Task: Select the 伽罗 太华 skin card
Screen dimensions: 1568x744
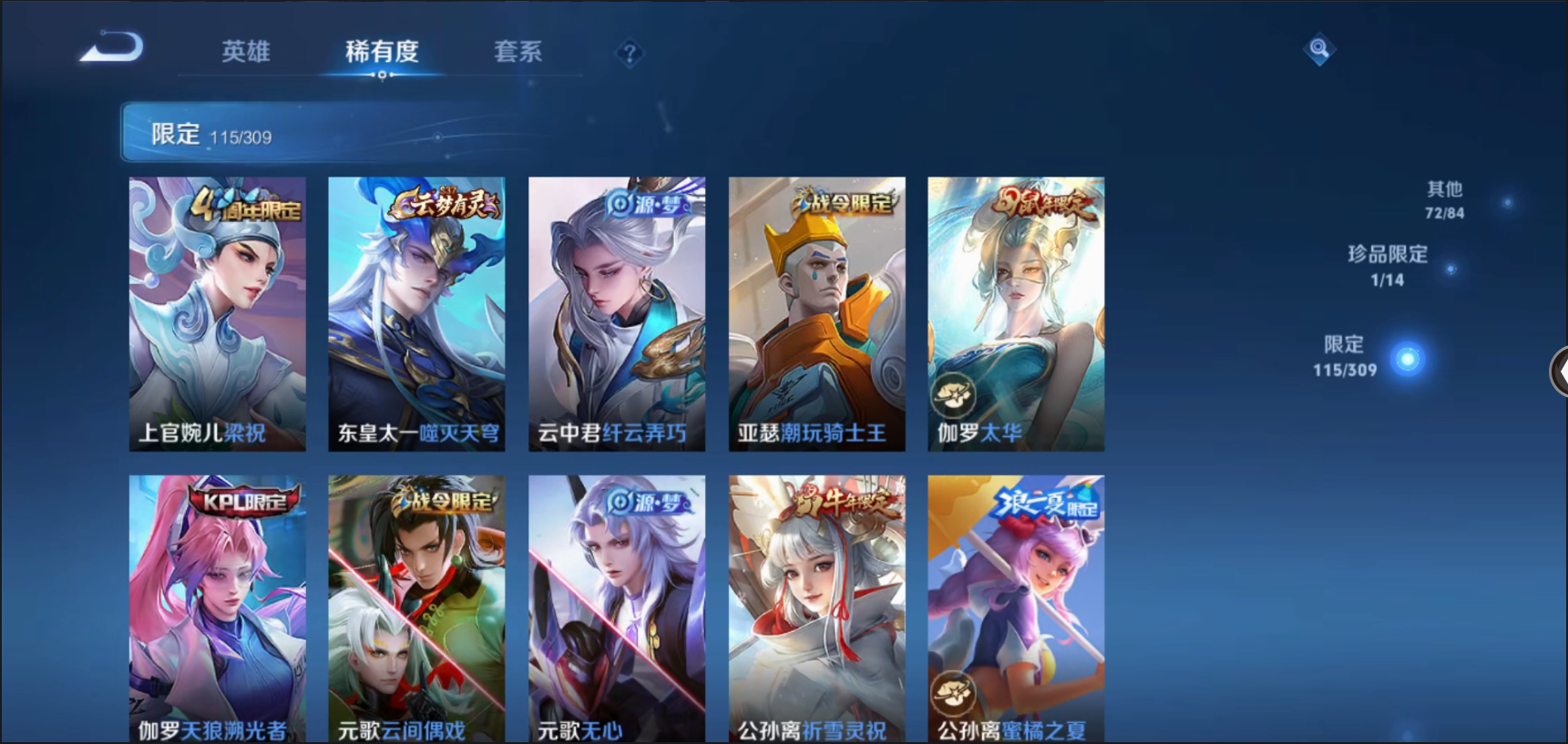Action: click(x=1016, y=313)
